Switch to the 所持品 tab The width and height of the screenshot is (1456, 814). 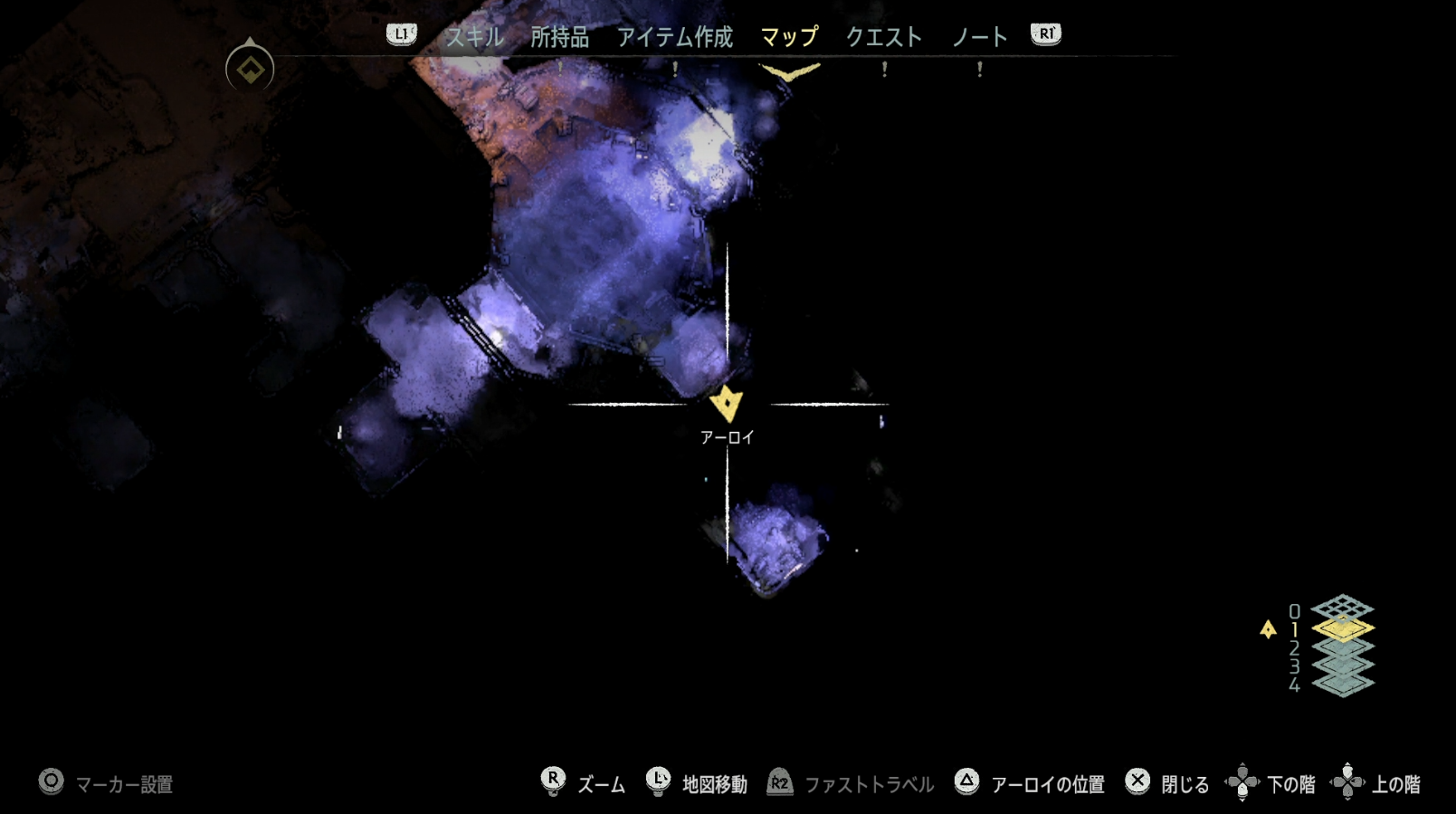[x=559, y=37]
